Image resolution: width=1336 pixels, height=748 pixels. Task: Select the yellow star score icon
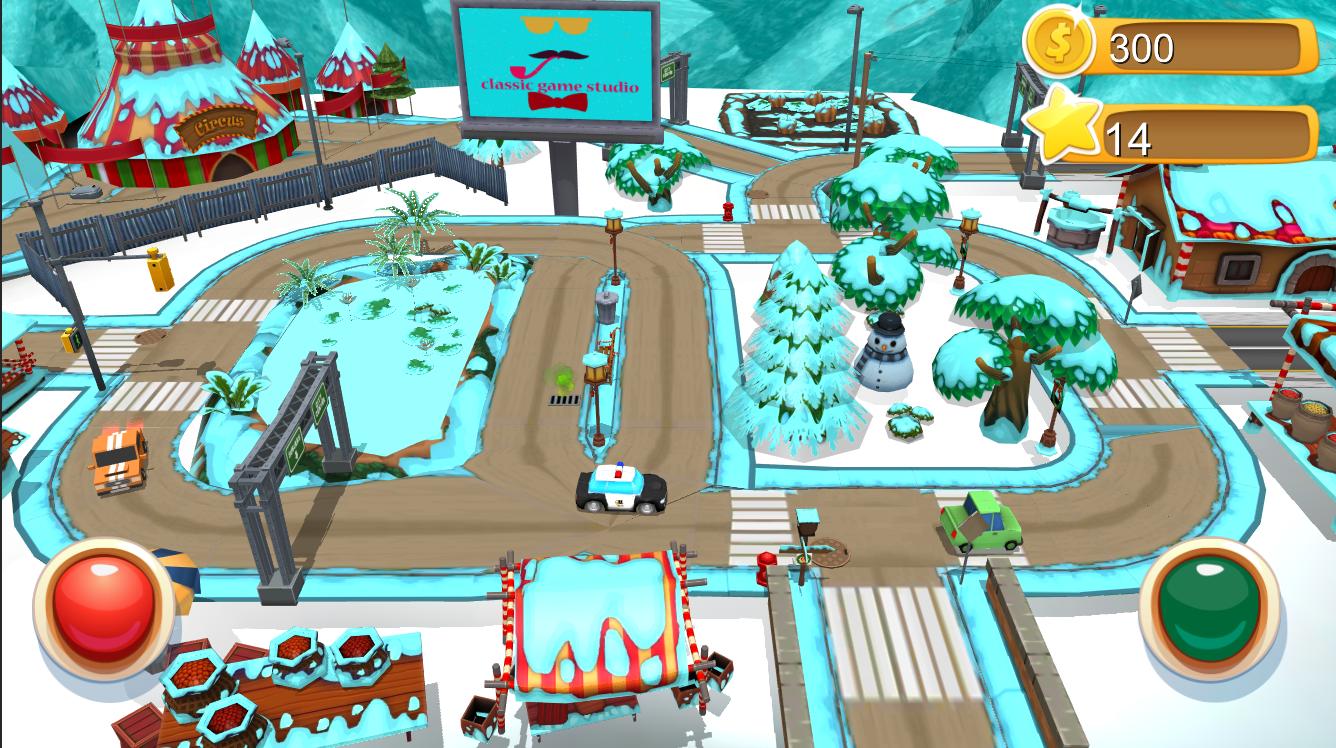pos(1063,128)
